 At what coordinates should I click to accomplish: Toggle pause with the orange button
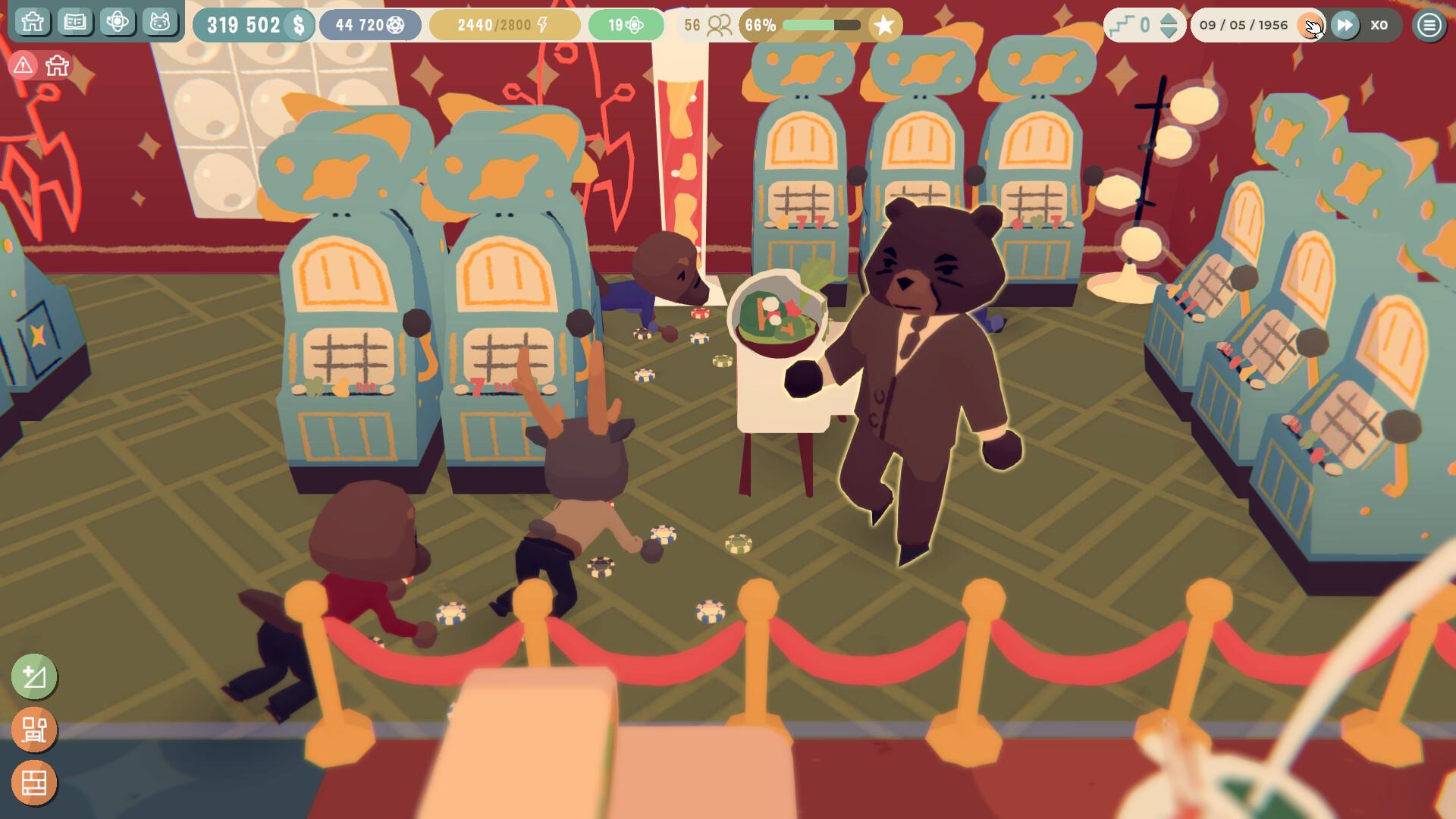[1312, 25]
